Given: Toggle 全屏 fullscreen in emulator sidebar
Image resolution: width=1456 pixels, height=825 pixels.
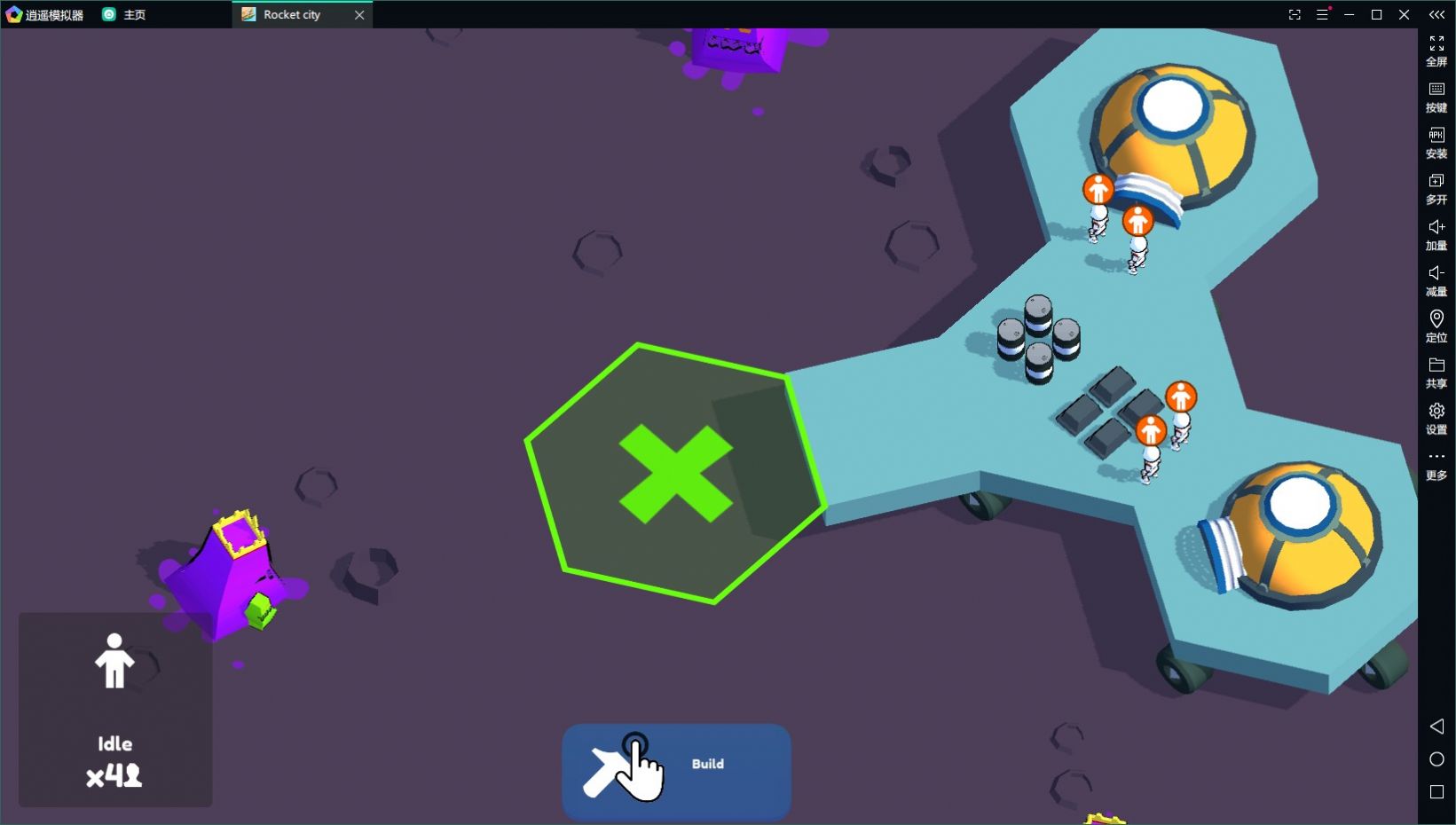Looking at the screenshot, I should click(x=1436, y=50).
